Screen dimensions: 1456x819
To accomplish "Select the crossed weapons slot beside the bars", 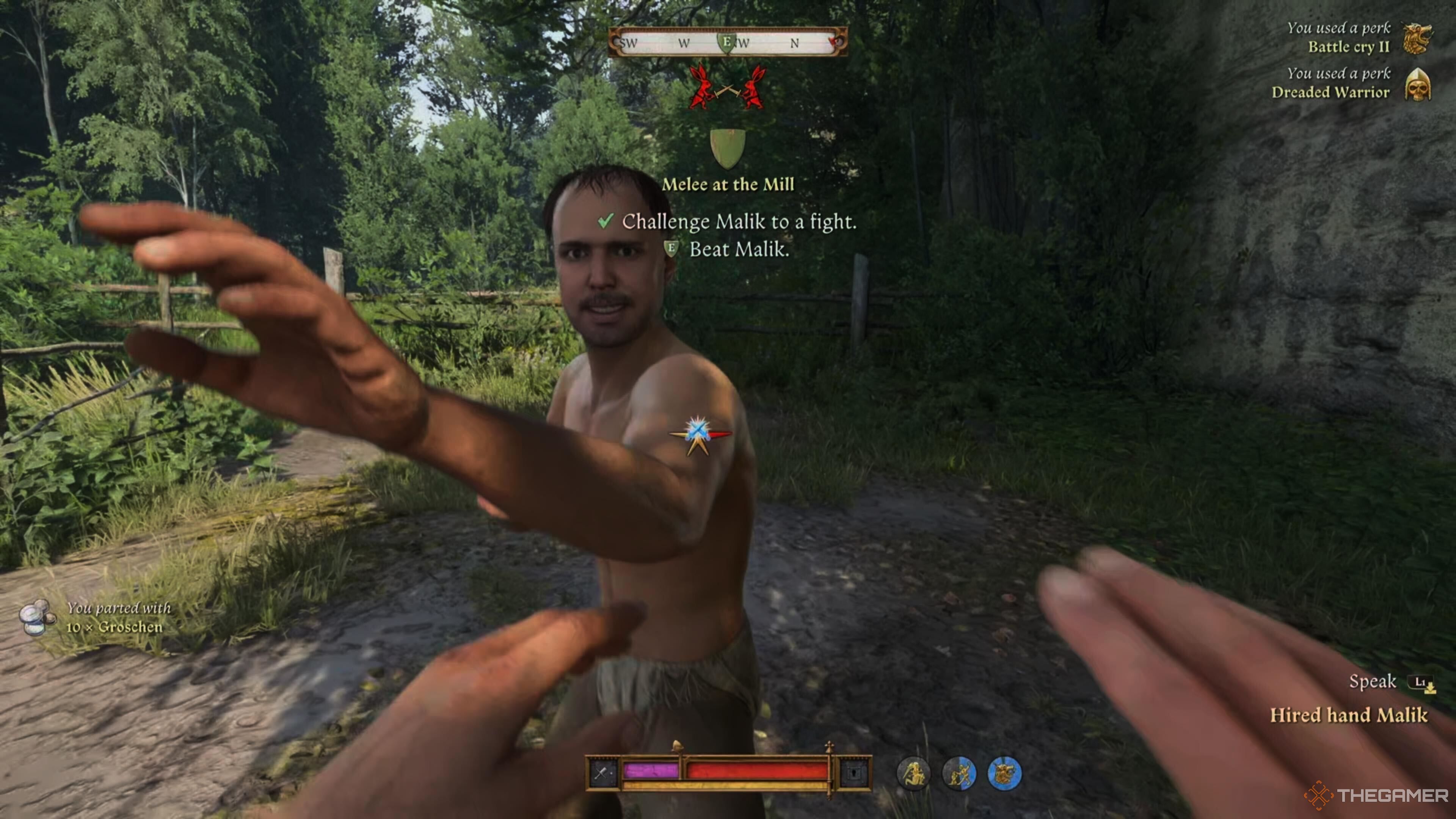I will (x=603, y=773).
